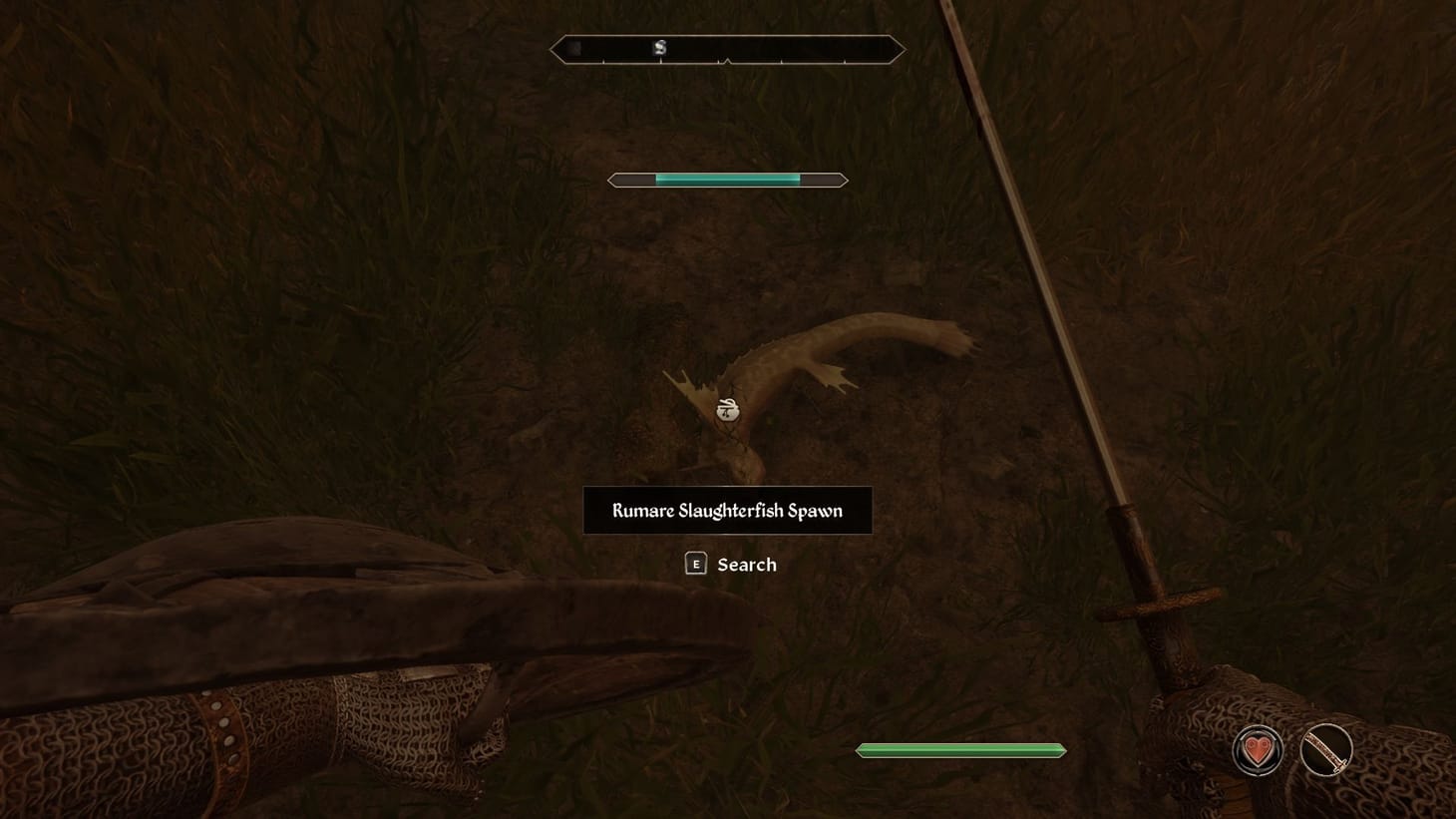This screenshot has width=1456, height=819.
Task: Click the green stamina bar at the bottom
Action: tap(959, 749)
